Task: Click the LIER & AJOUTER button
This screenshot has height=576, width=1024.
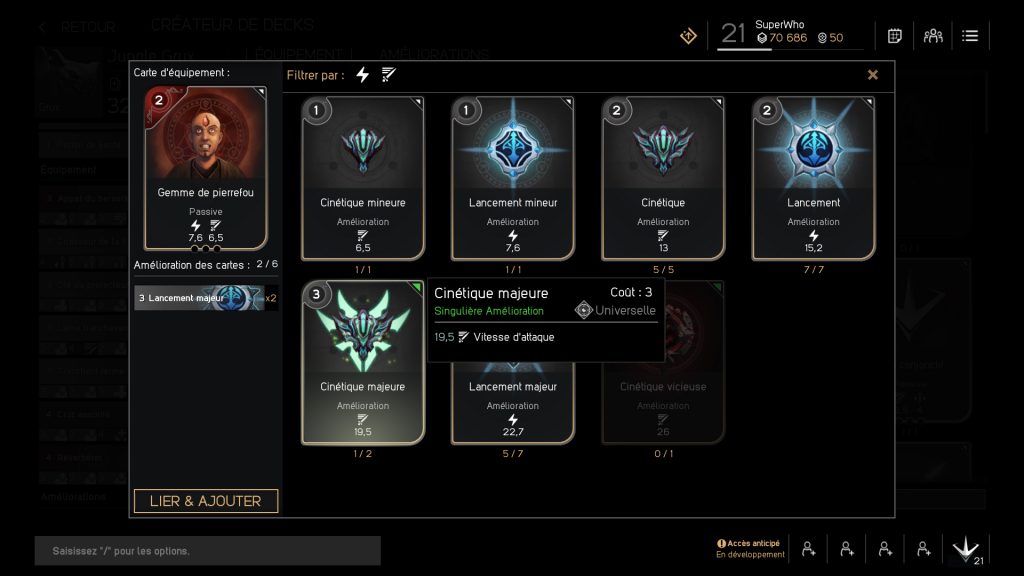Action: coord(206,501)
